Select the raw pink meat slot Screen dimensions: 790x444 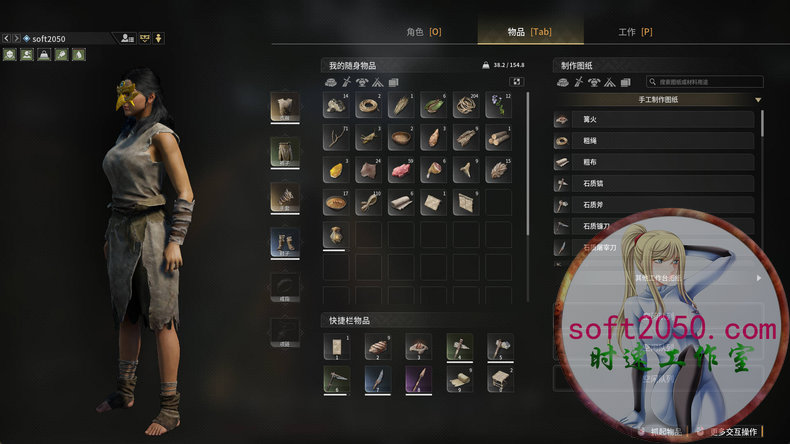pos(402,171)
